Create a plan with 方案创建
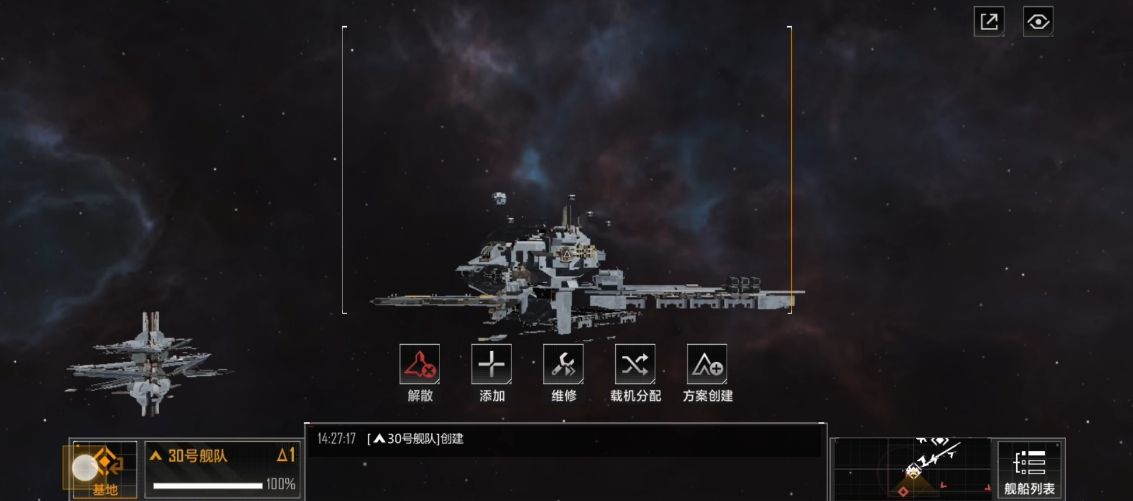Viewport: 1133px width, 501px height. (x=707, y=365)
